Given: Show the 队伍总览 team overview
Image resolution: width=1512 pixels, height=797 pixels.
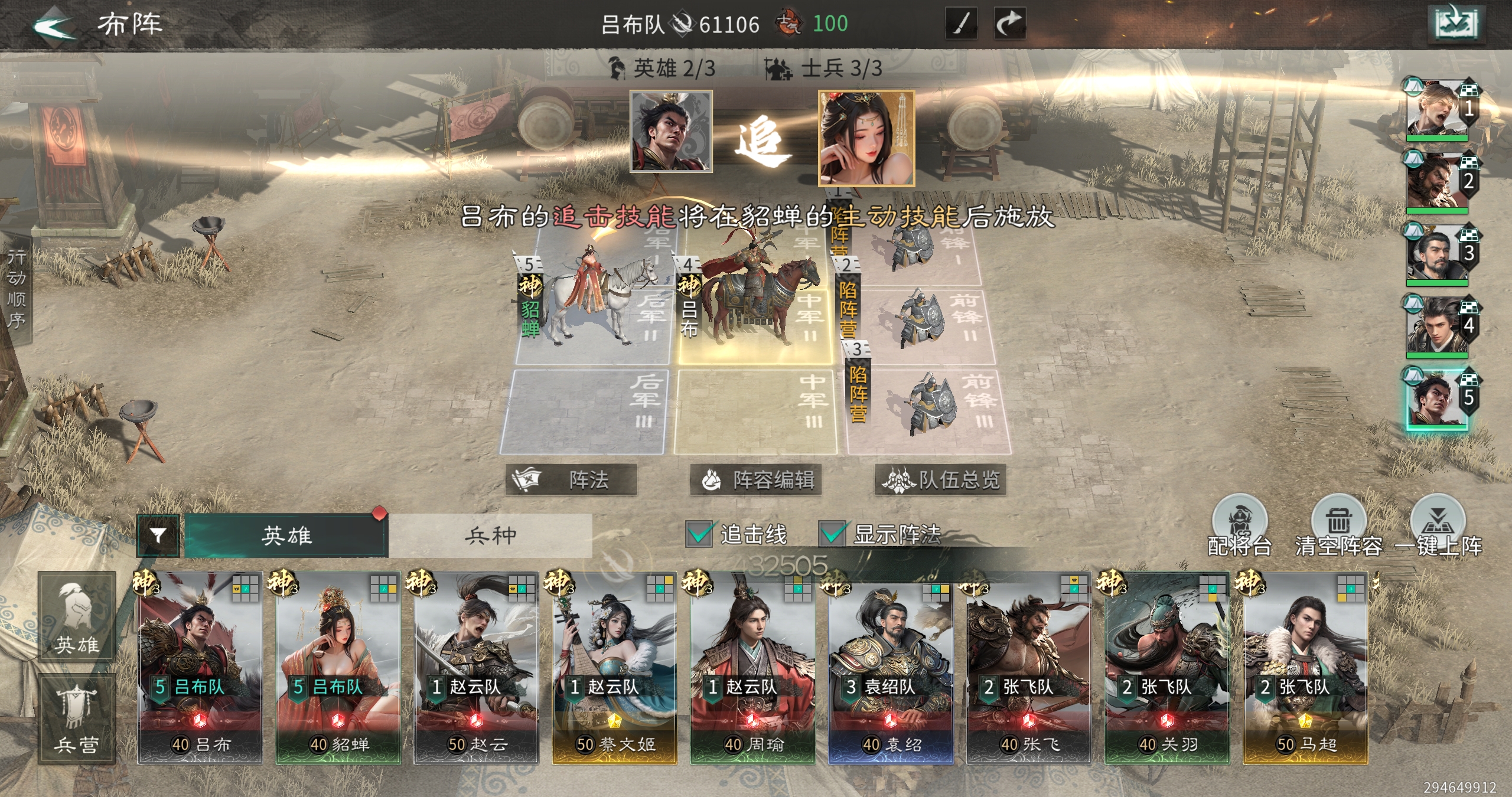Looking at the screenshot, I should tap(940, 479).
